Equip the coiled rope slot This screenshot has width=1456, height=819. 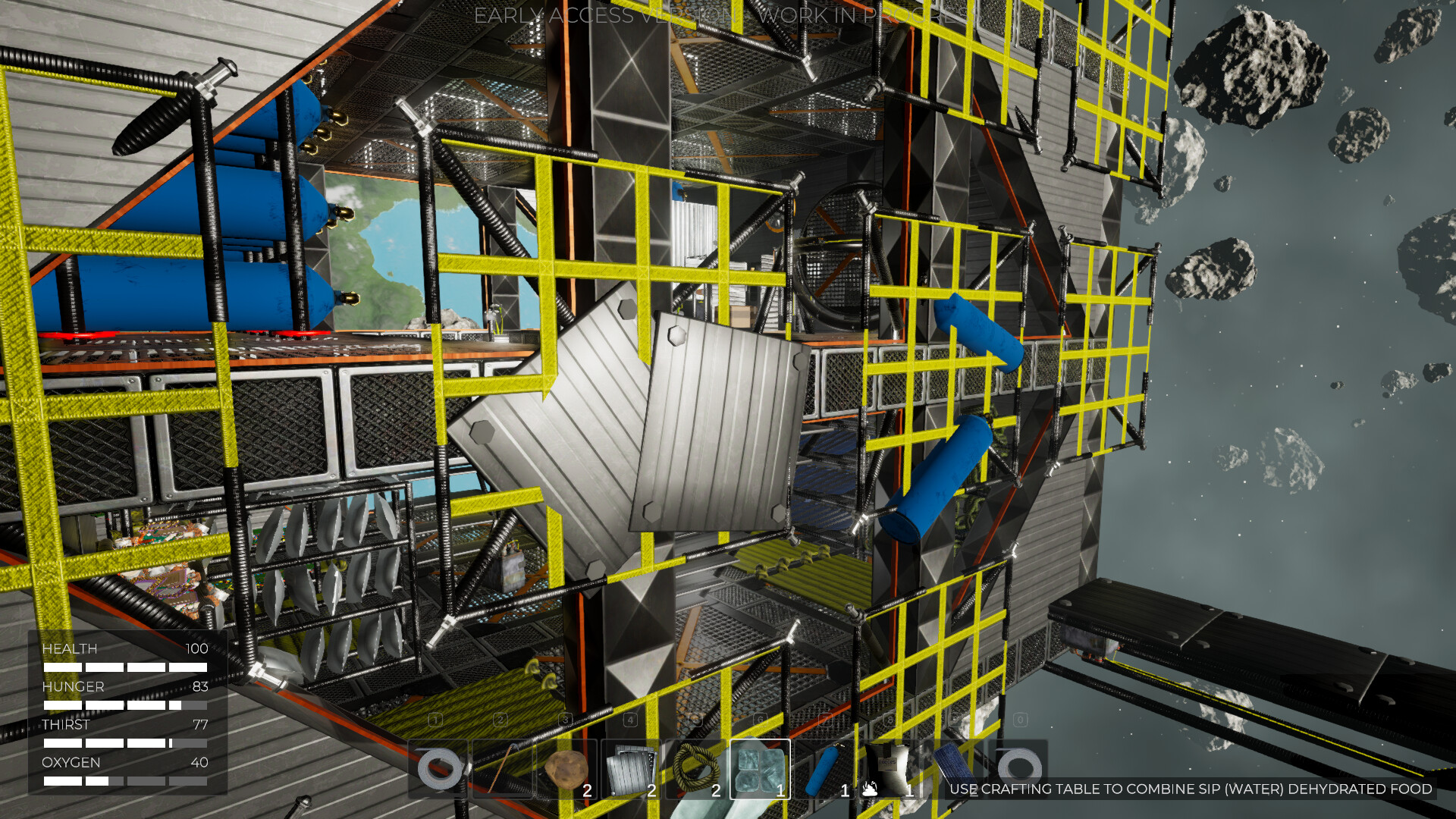[x=695, y=769]
